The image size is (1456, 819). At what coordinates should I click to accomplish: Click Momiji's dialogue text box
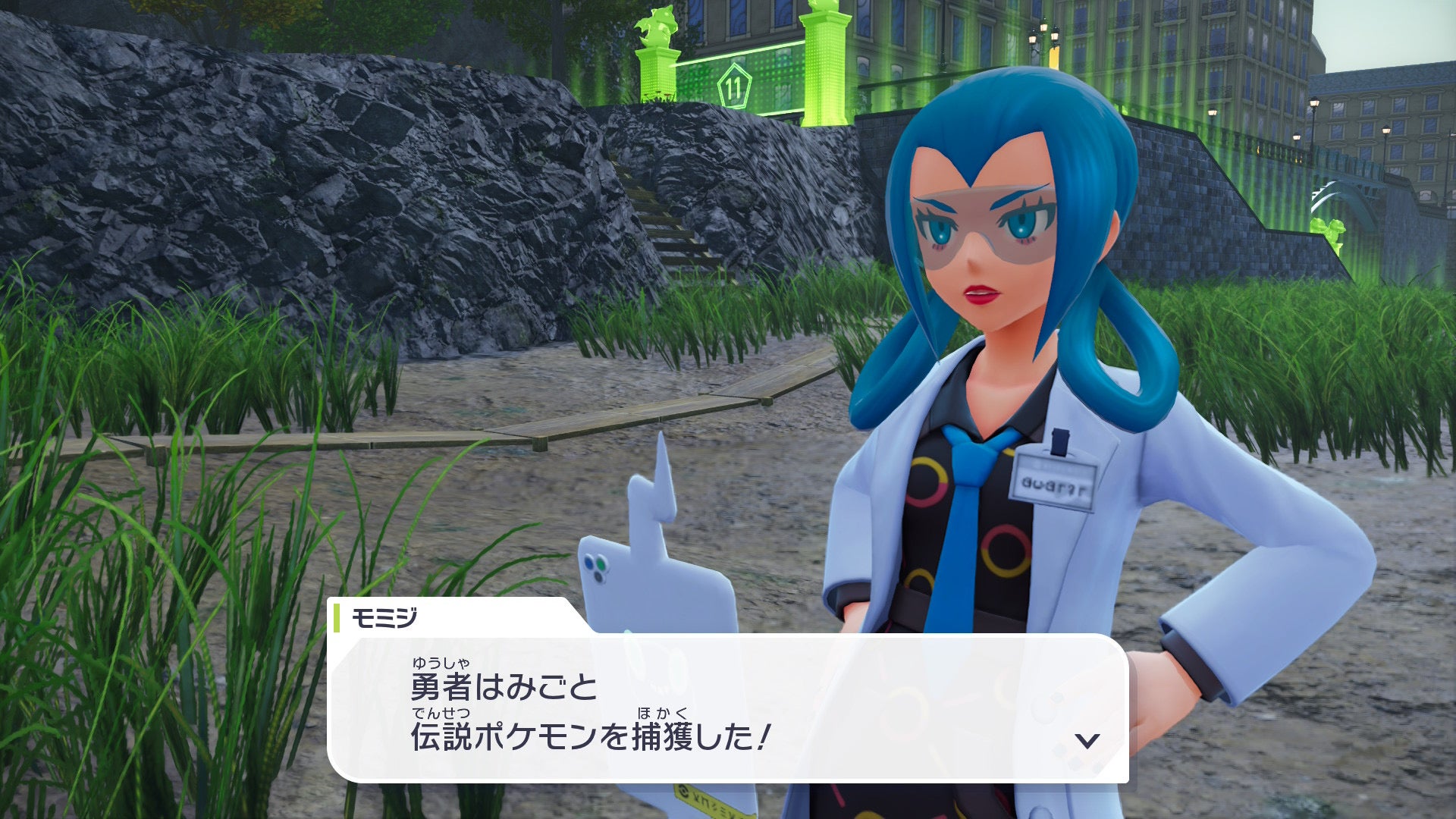pyautogui.click(x=728, y=708)
